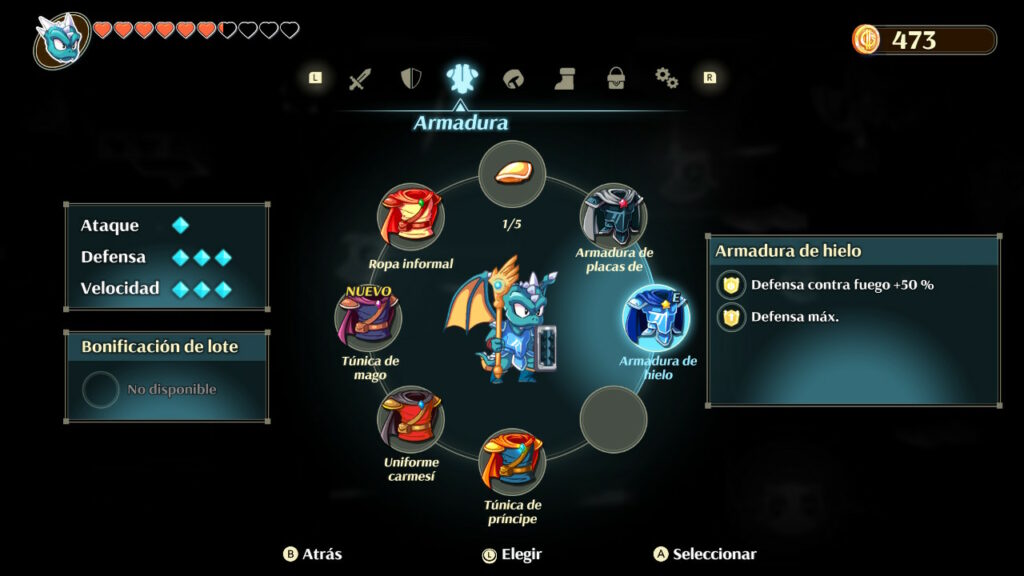
Task: Switch to the bracelet accessory tab
Action: point(513,79)
